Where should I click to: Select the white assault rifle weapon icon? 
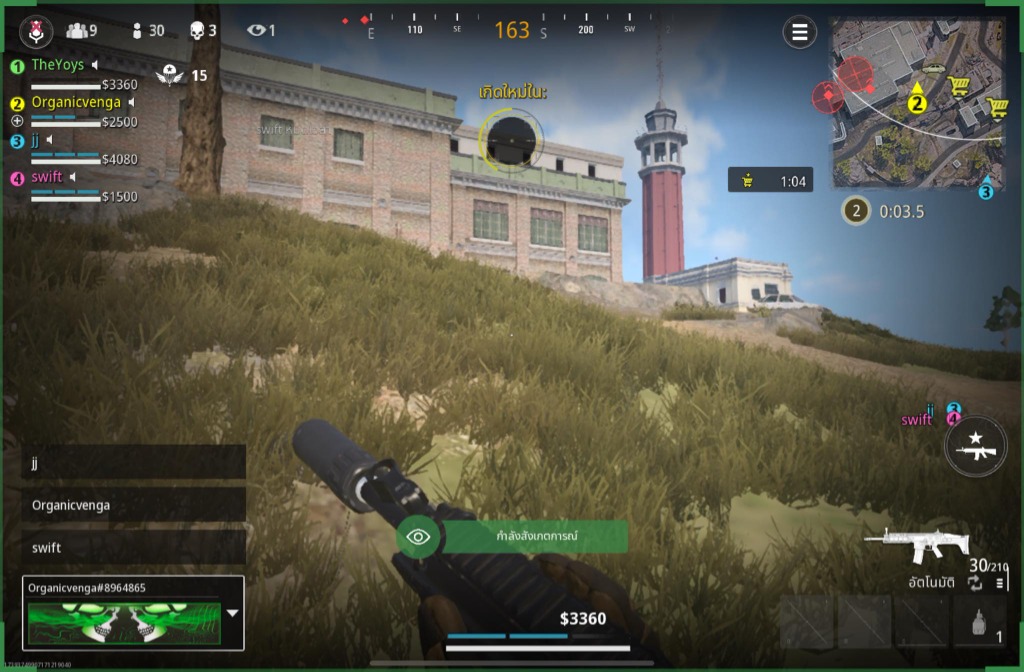(916, 545)
